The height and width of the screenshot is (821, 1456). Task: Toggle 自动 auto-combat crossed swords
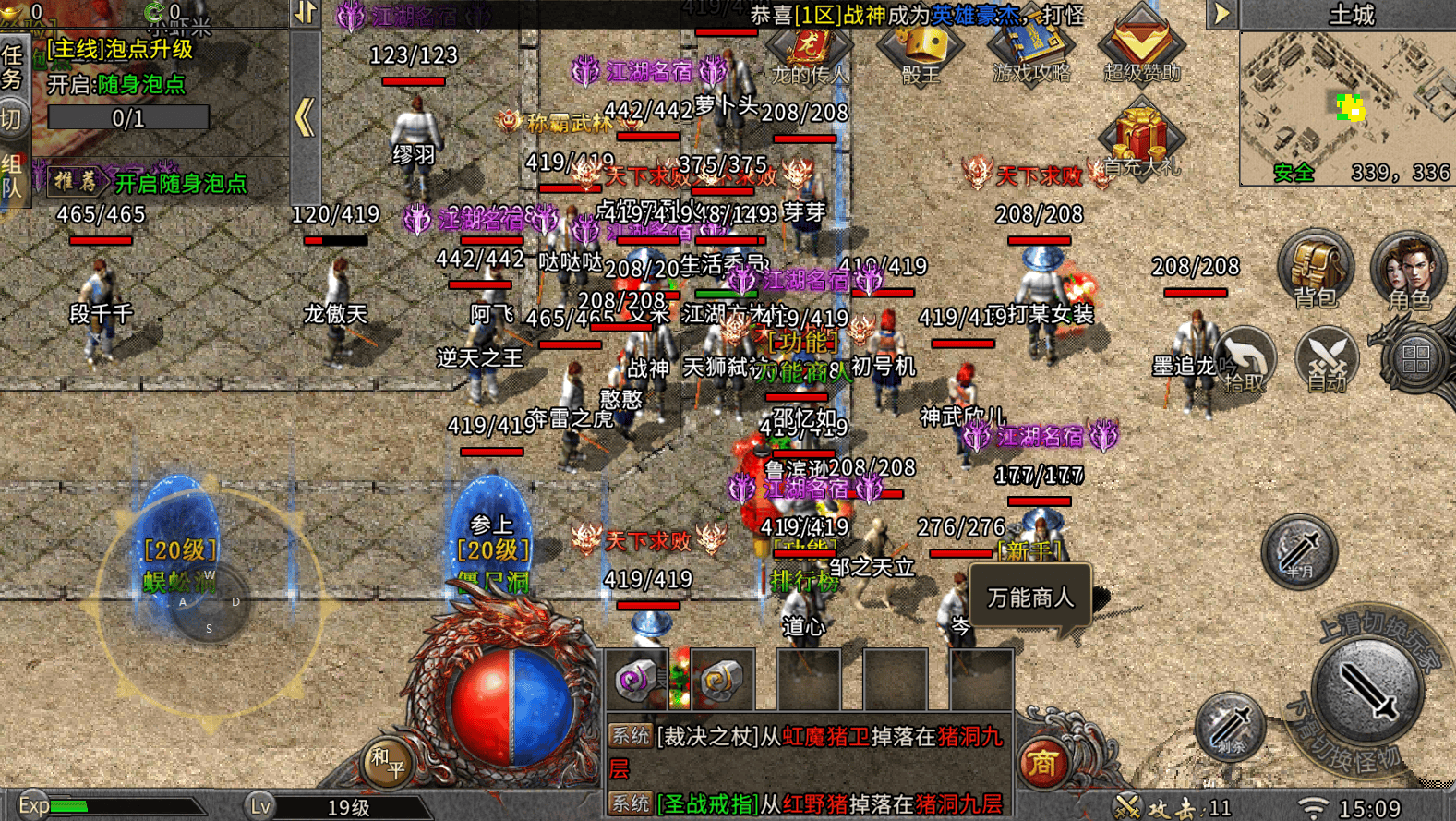click(x=1327, y=360)
